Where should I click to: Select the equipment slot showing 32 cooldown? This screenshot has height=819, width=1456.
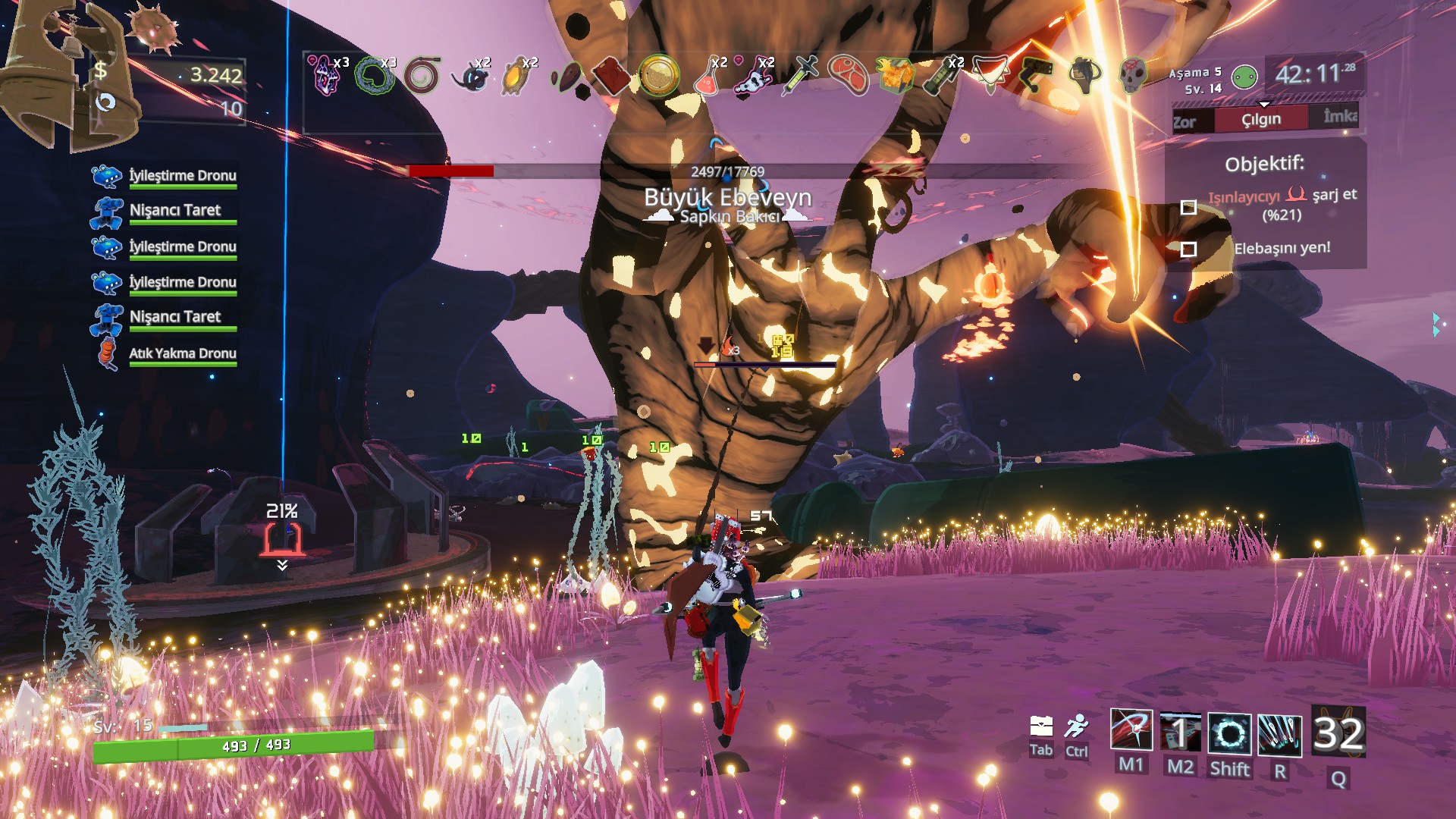coord(1338,733)
